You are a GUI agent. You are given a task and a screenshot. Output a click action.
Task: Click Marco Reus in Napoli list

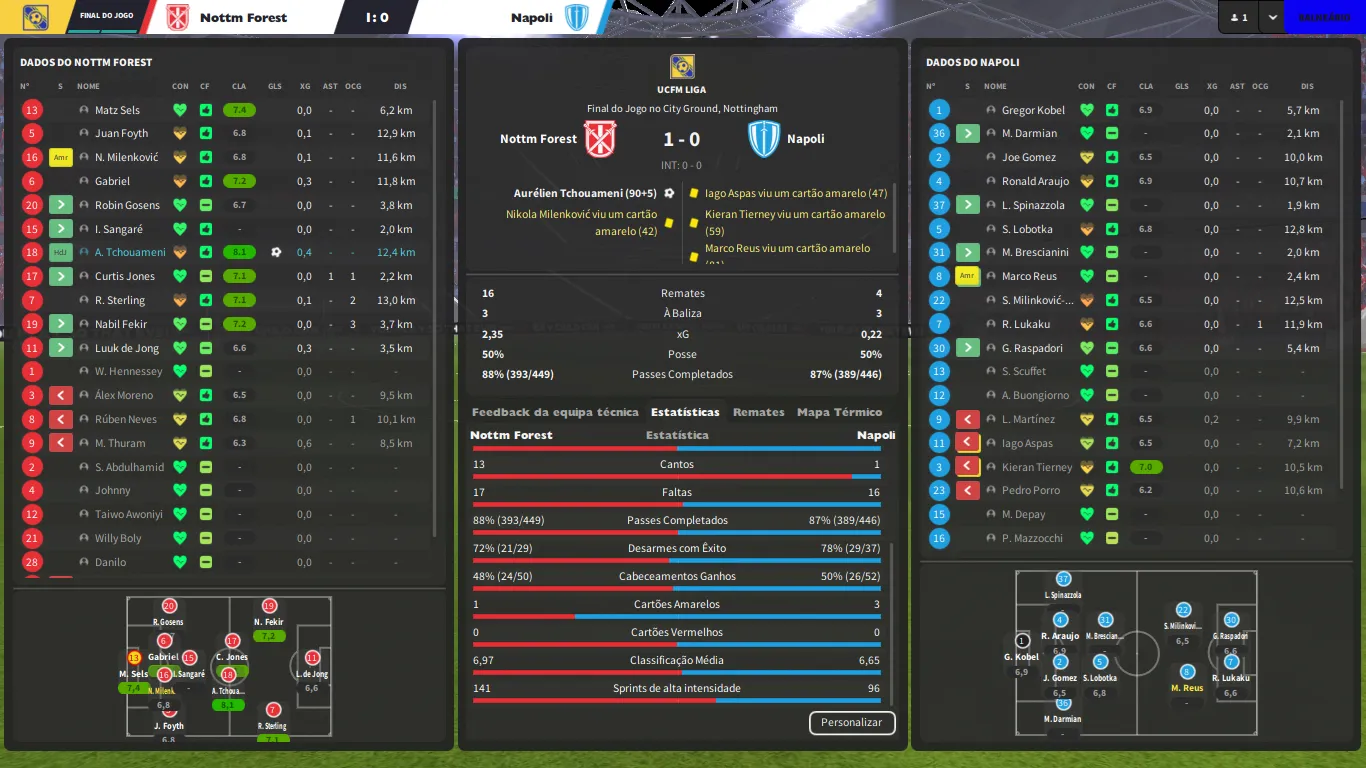point(1029,277)
